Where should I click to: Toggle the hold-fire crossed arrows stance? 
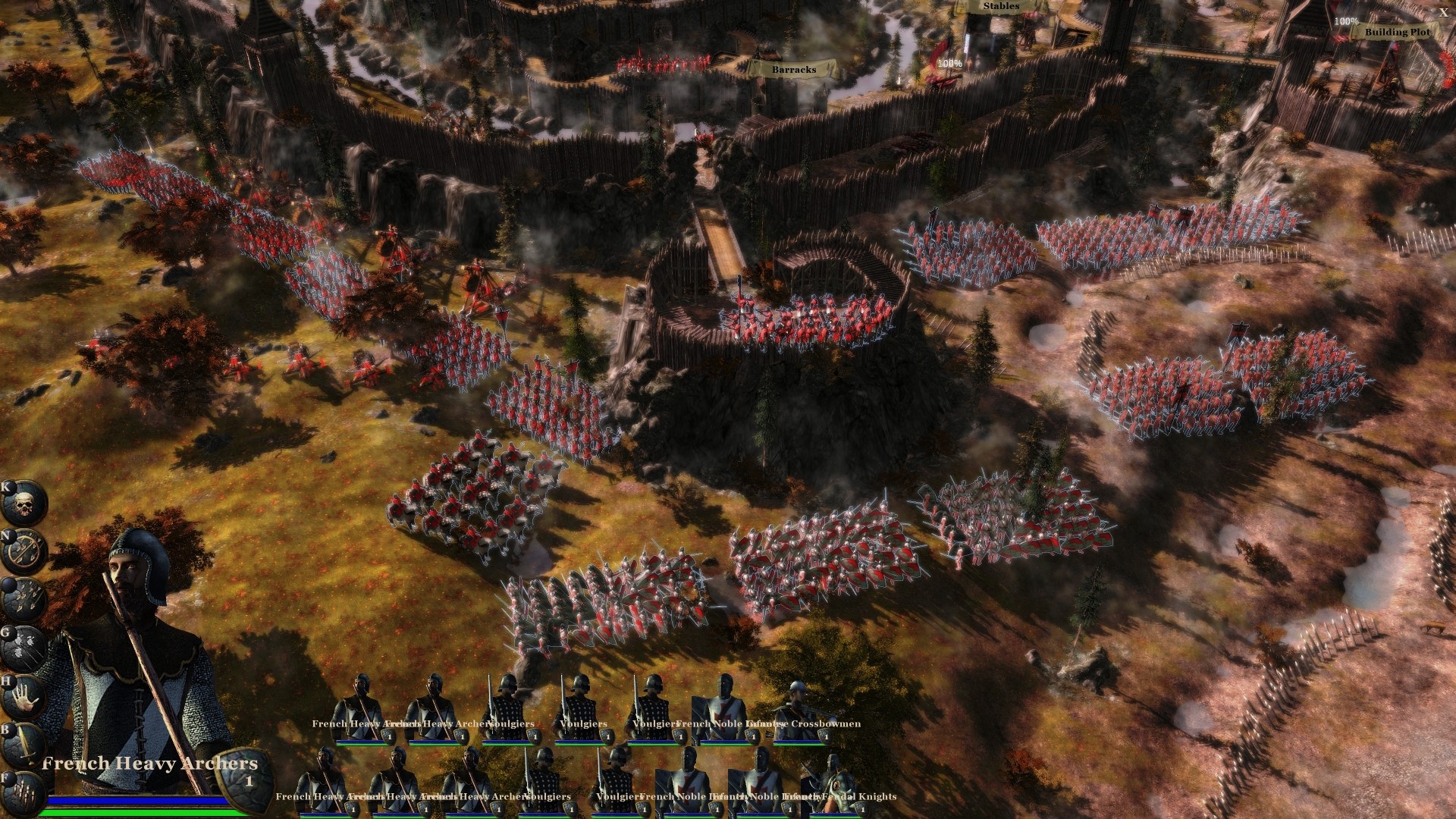pyautogui.click(x=25, y=548)
